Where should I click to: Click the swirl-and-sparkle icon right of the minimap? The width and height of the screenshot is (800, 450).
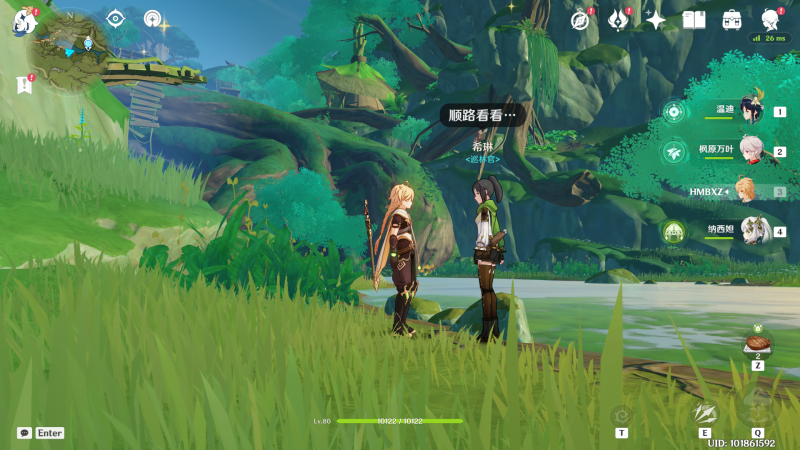[154, 19]
